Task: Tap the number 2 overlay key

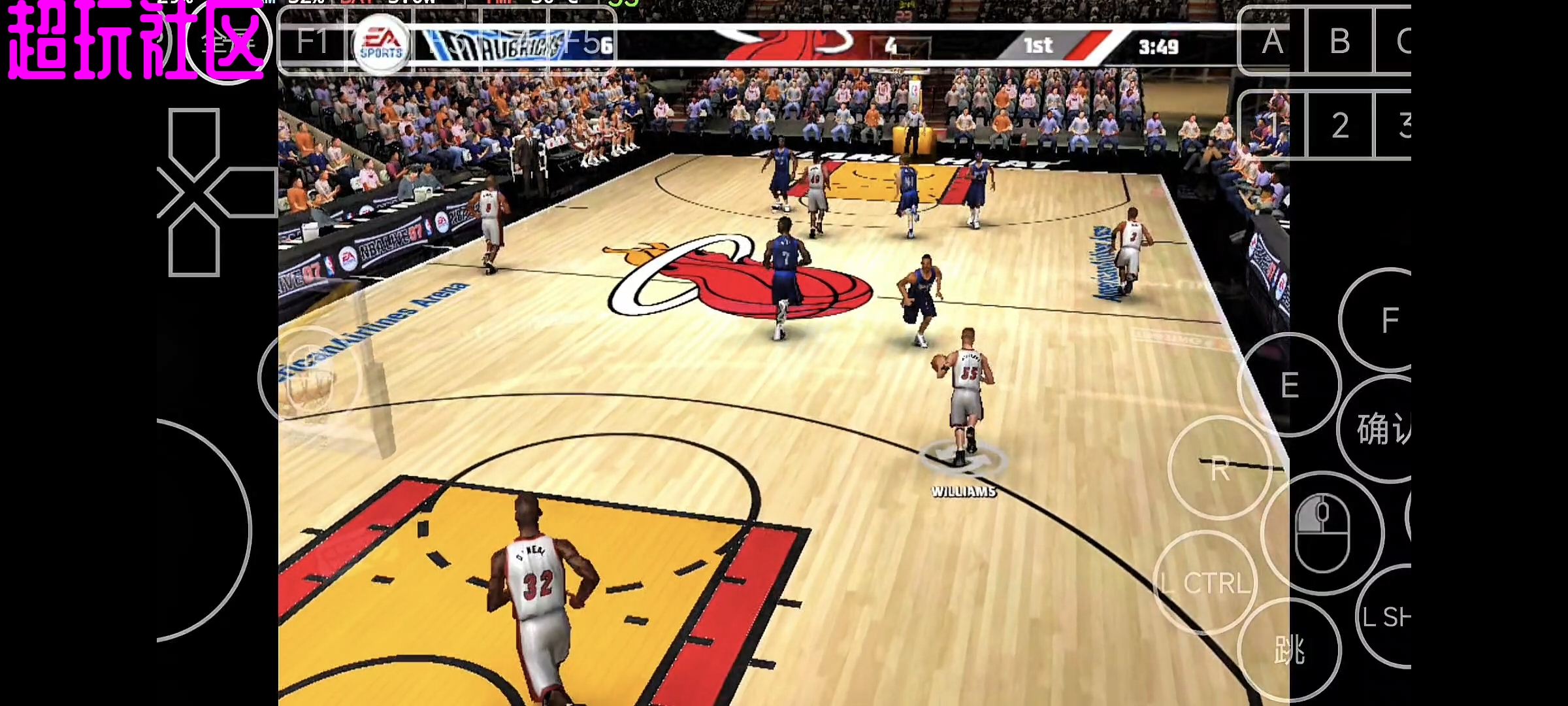Action: pos(1340,125)
